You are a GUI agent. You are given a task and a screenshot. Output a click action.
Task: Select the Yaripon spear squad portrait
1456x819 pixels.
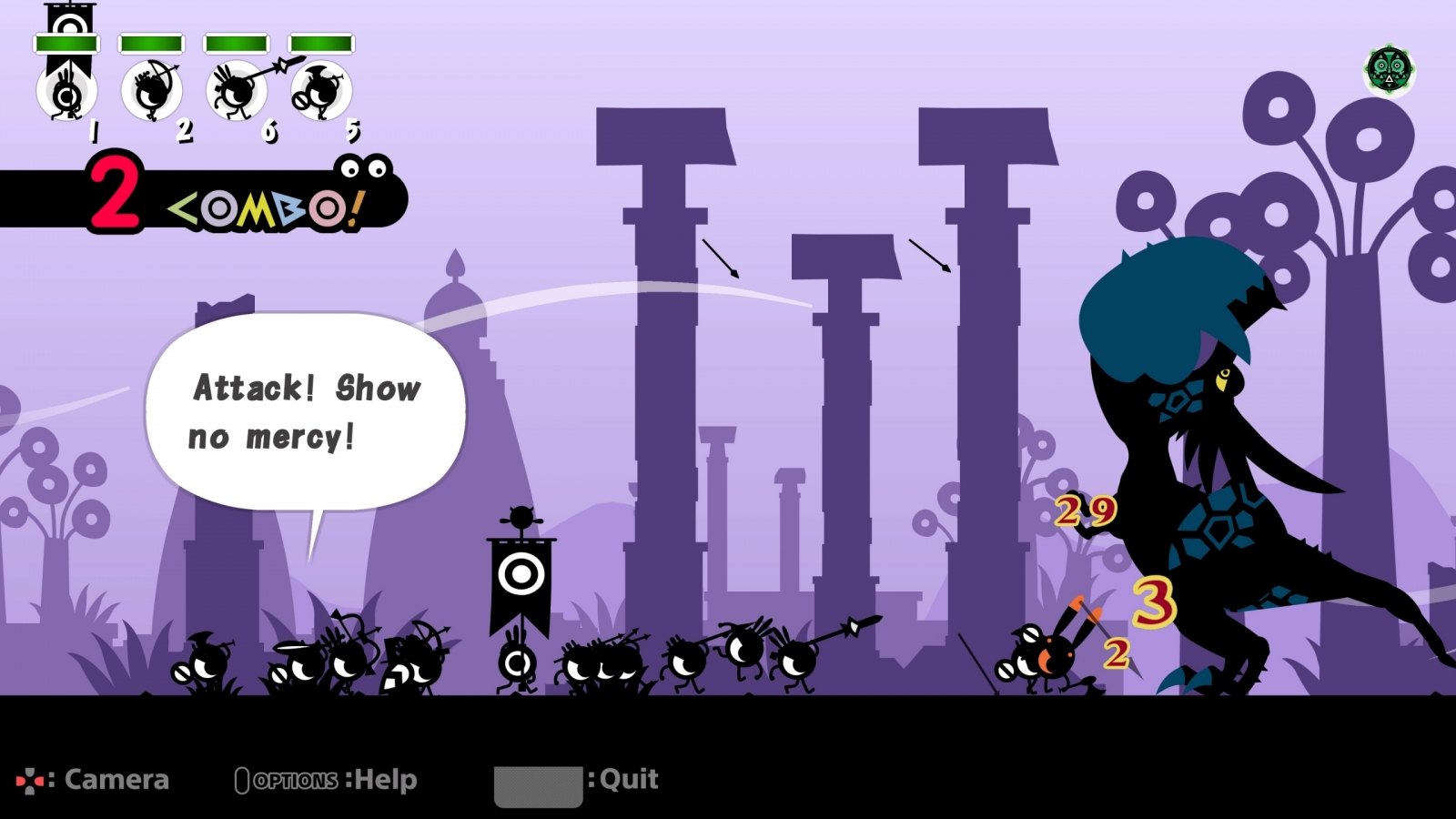point(235,91)
